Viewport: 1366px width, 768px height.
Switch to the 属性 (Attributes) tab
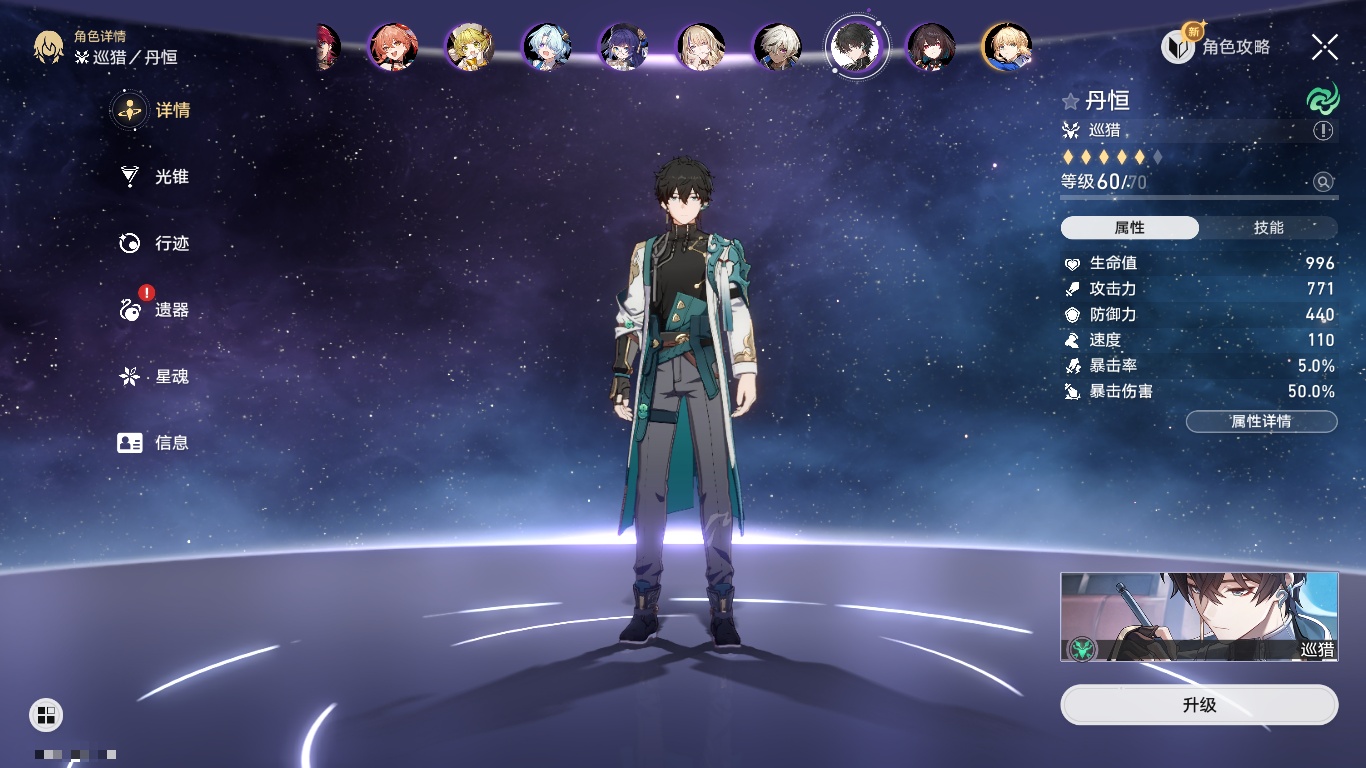click(x=1130, y=228)
